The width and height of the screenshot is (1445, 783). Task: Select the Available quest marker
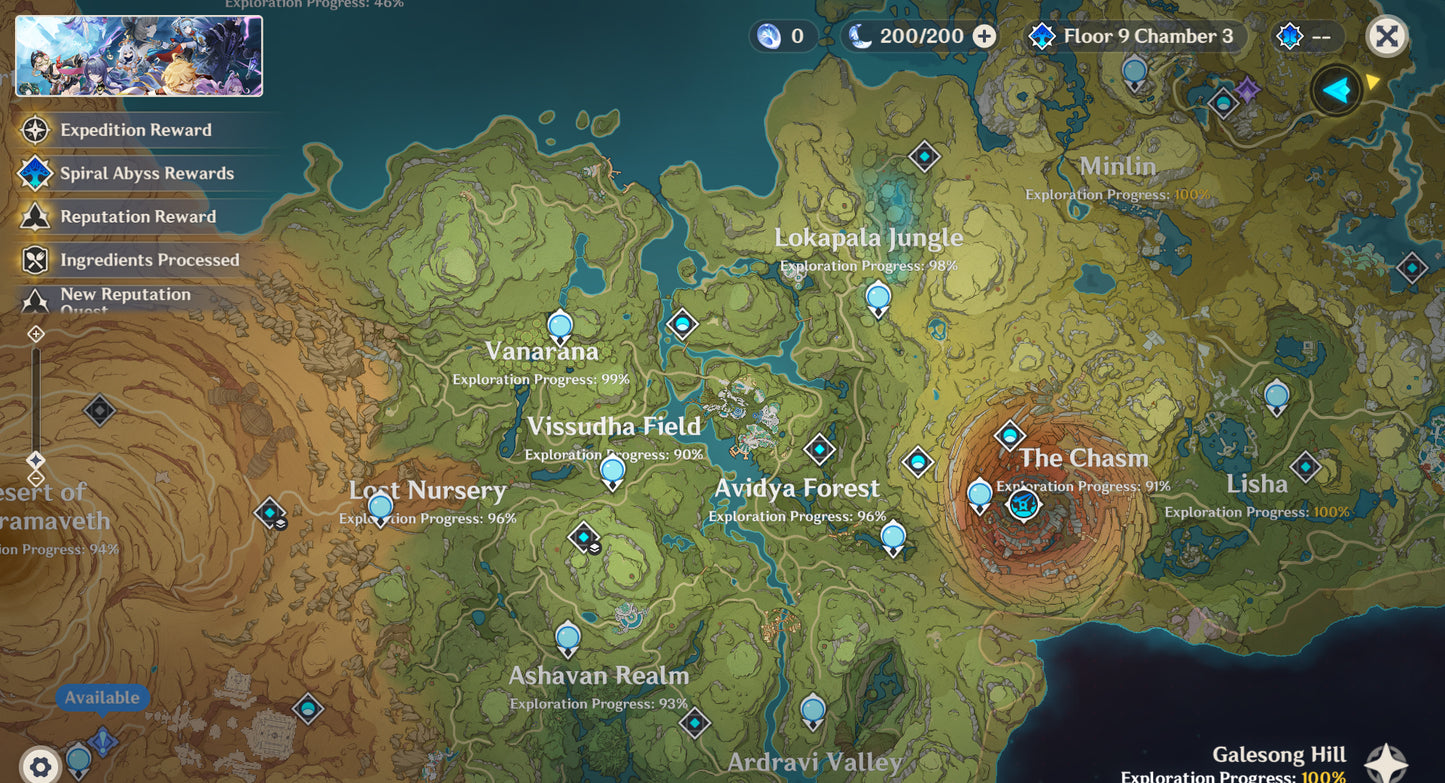[103, 742]
